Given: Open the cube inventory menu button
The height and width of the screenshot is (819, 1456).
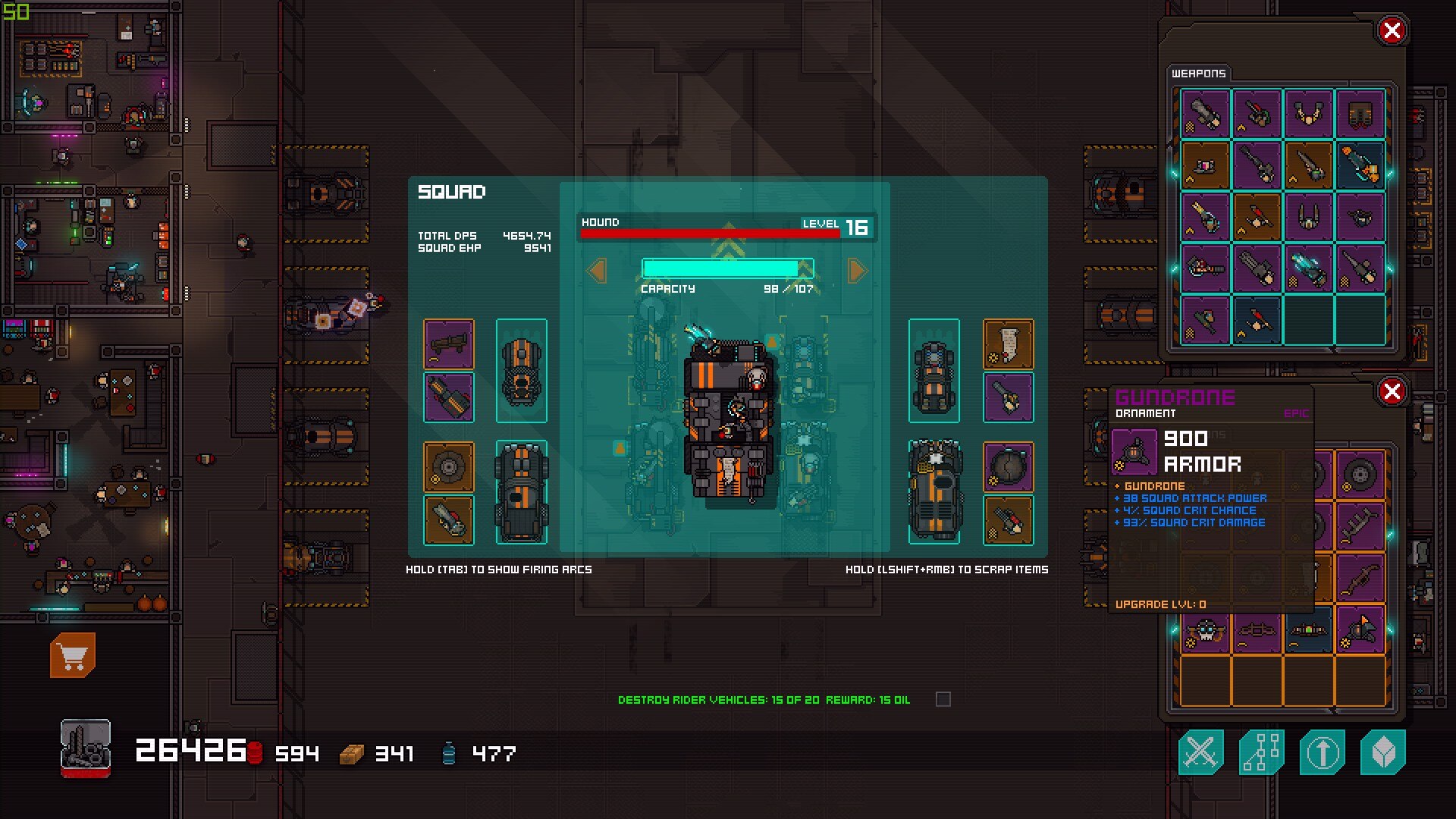Looking at the screenshot, I should pyautogui.click(x=1382, y=752).
